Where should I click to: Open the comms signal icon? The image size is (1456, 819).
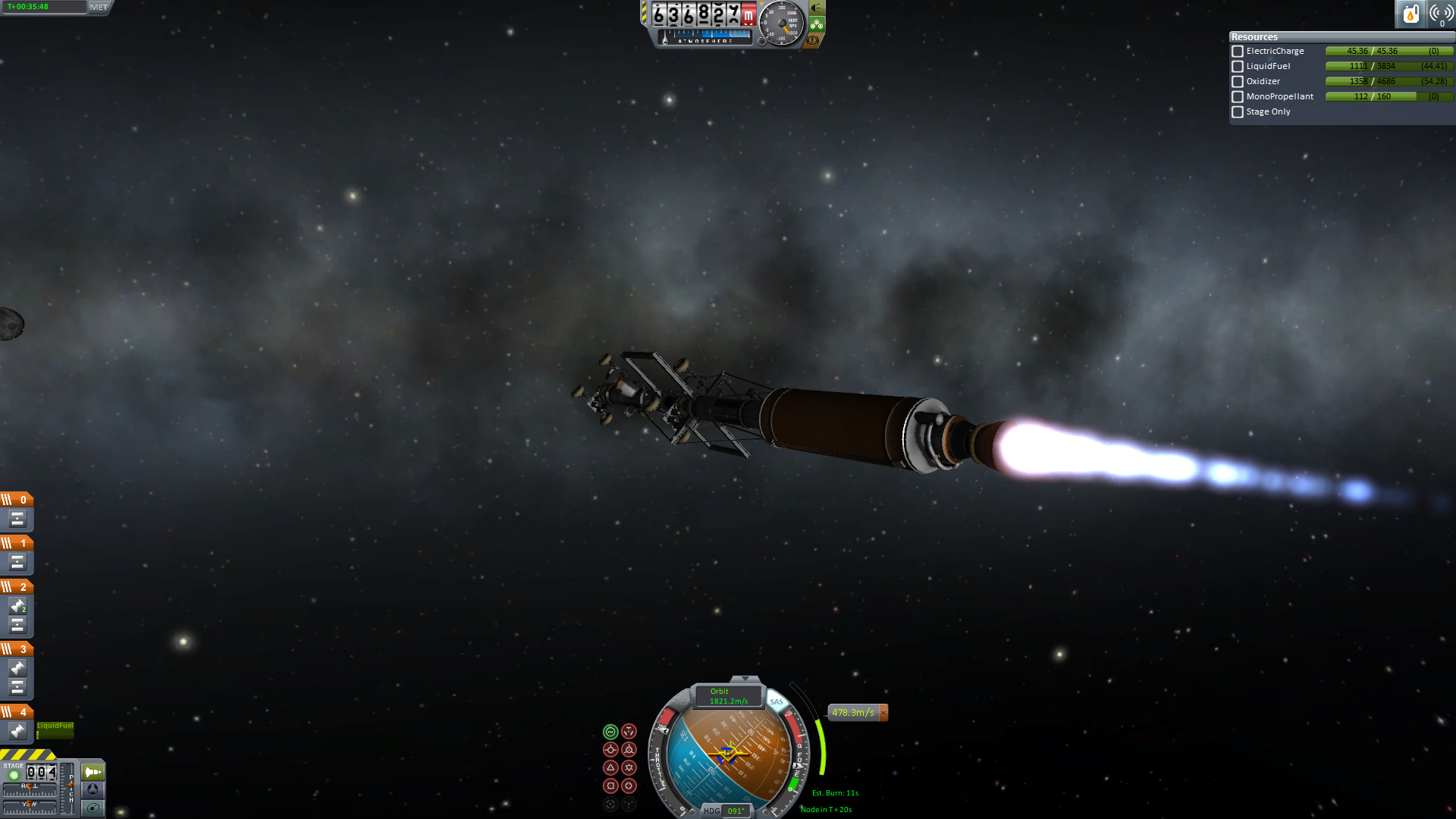tap(1441, 14)
